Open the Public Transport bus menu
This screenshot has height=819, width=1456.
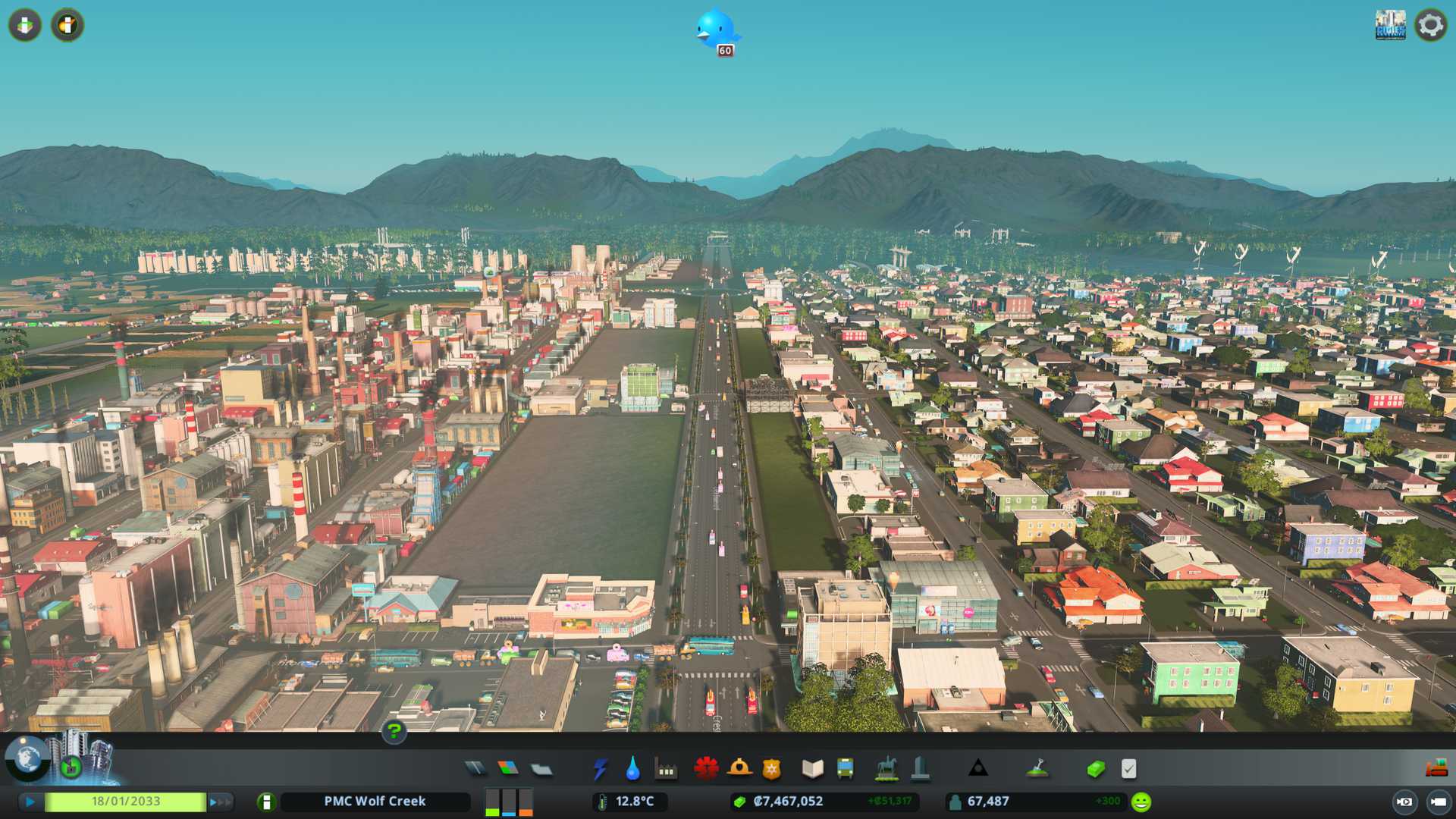click(x=845, y=769)
